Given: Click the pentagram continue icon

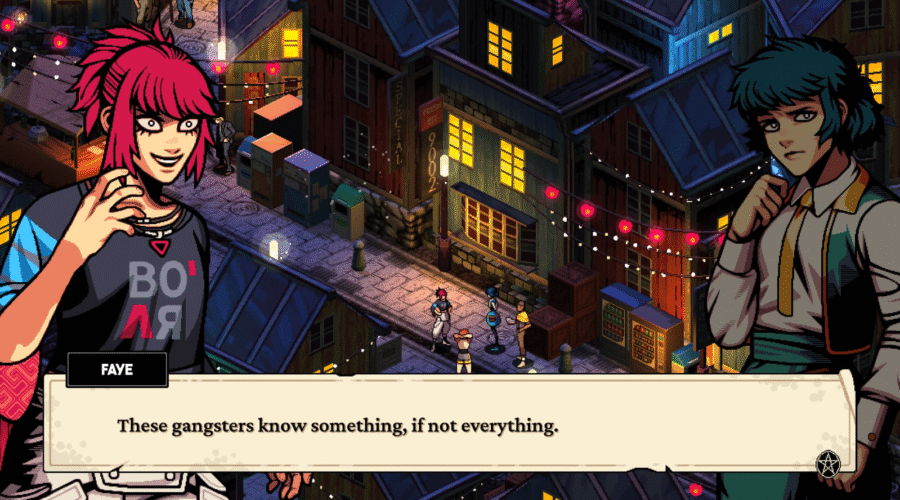Looking at the screenshot, I should pyautogui.click(x=827, y=464).
